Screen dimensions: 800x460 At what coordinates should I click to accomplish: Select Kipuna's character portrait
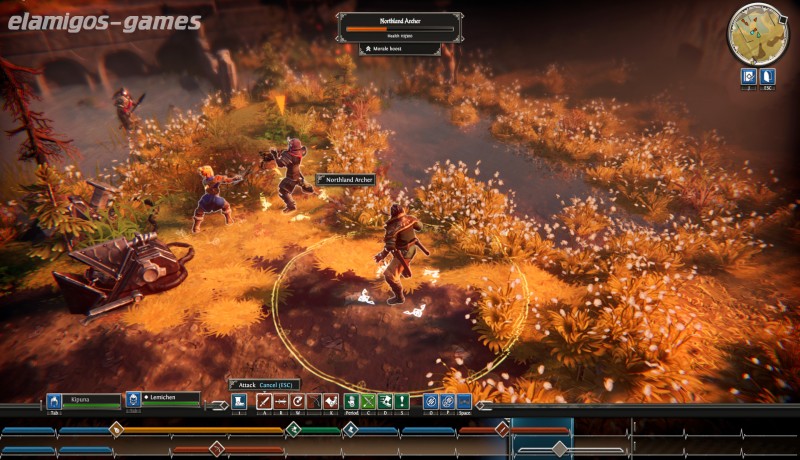point(55,401)
